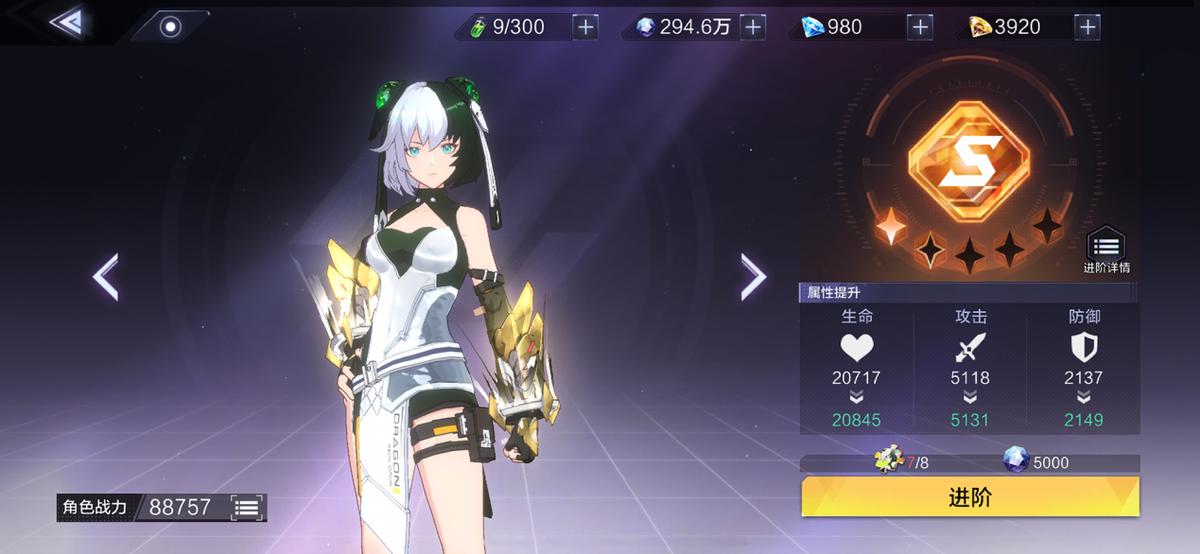Screen dimensions: 1200x554
Task: Add currency with the plus beside 294.6万
Action: coord(752,27)
